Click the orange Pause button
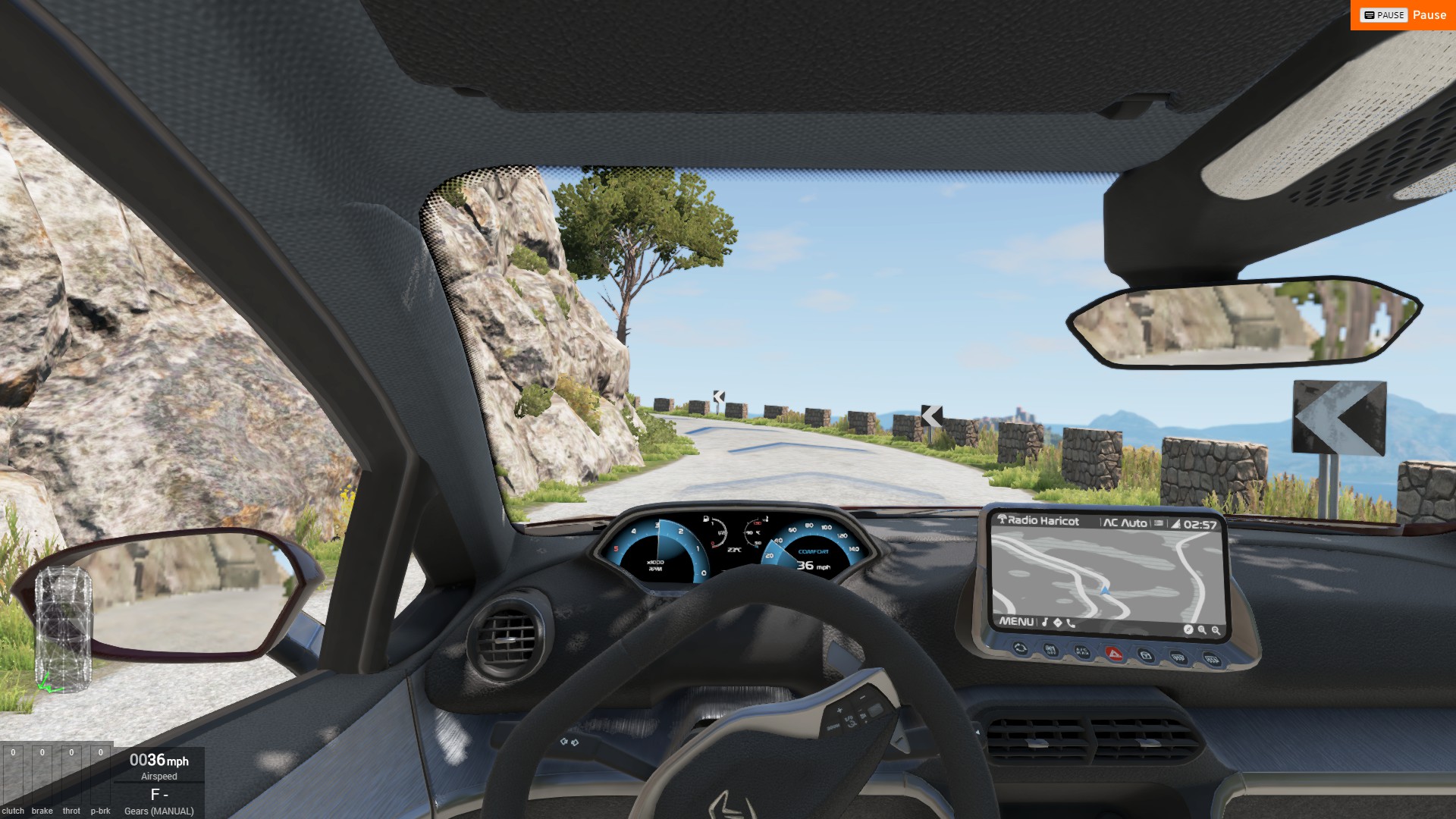 [x=1403, y=15]
